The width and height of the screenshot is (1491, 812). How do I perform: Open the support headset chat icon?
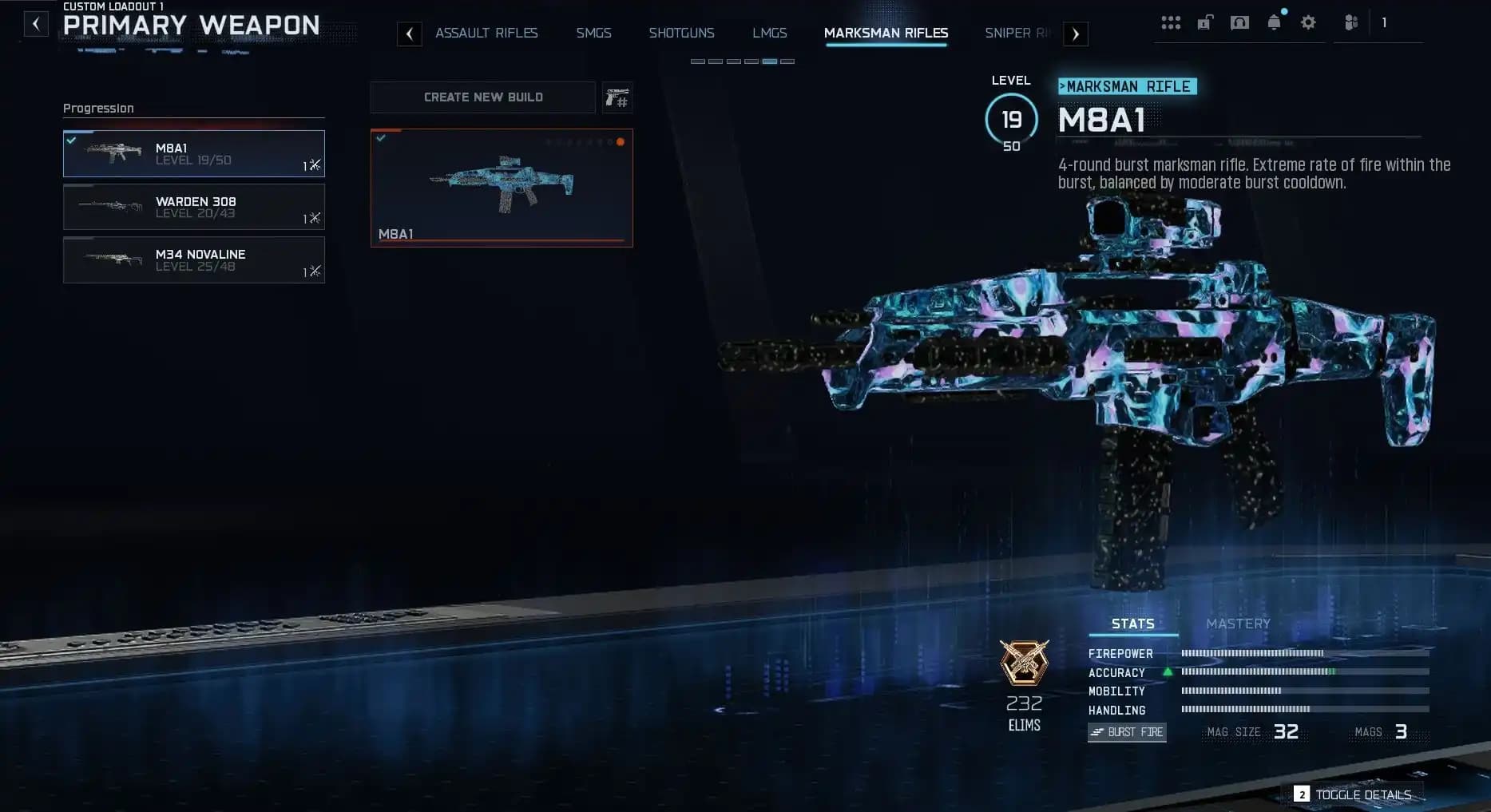point(1240,22)
